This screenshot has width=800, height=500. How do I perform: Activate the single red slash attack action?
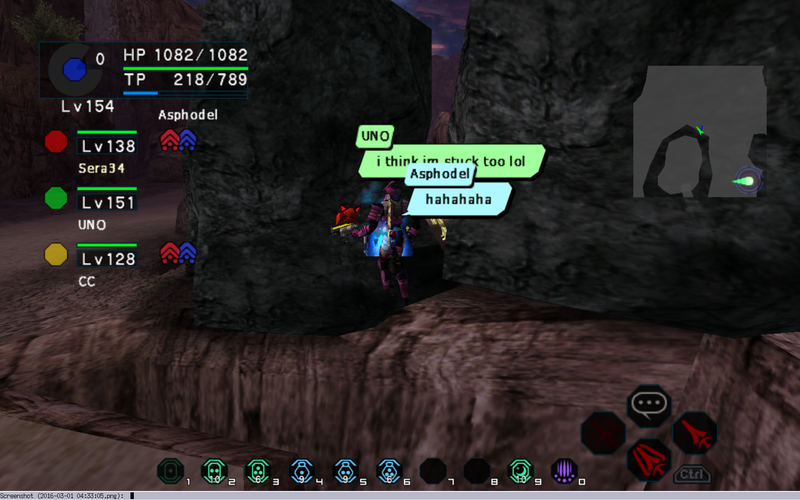click(694, 432)
